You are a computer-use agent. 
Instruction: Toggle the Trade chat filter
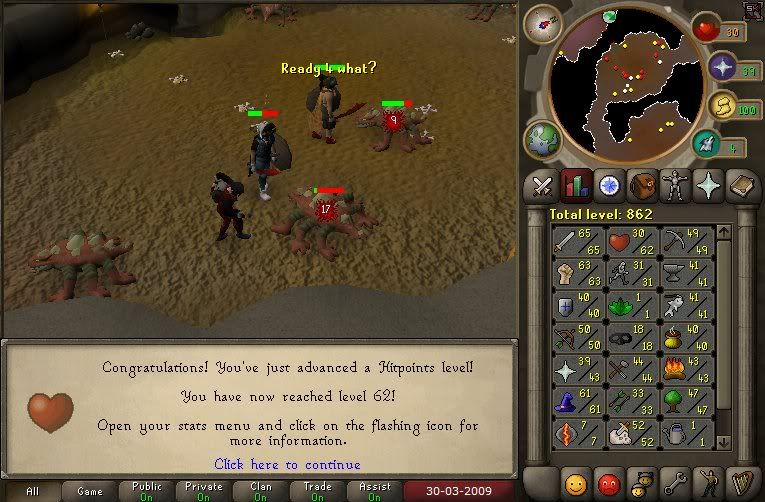click(319, 492)
